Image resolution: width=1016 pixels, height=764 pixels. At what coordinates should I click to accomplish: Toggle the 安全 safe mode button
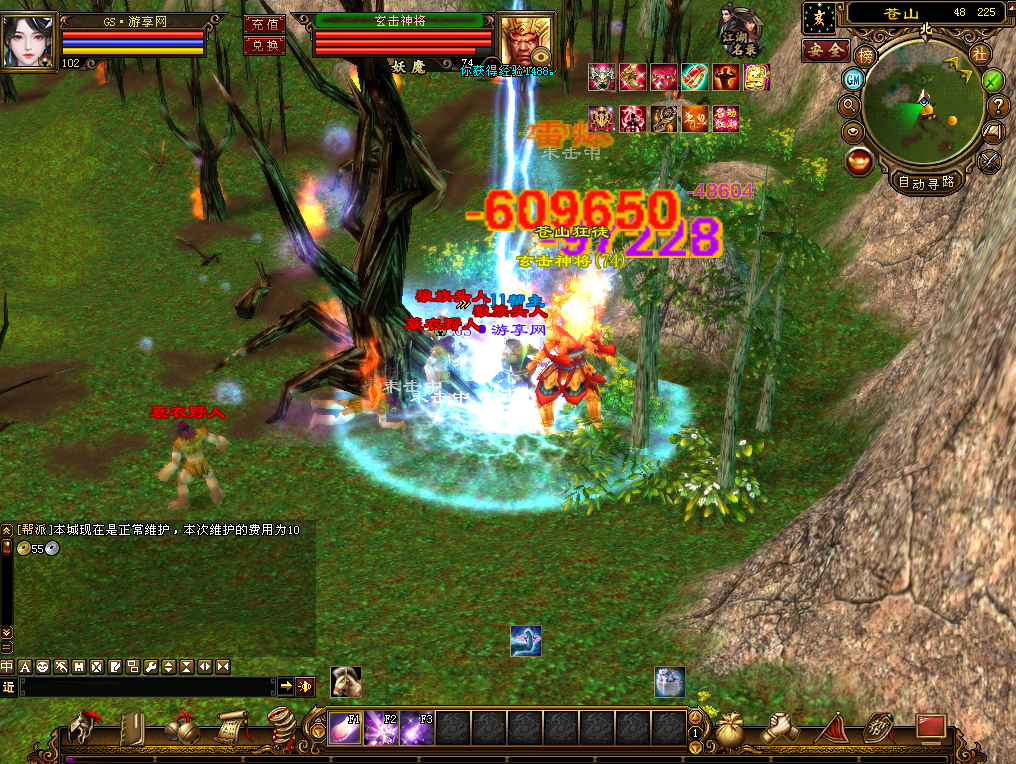826,49
